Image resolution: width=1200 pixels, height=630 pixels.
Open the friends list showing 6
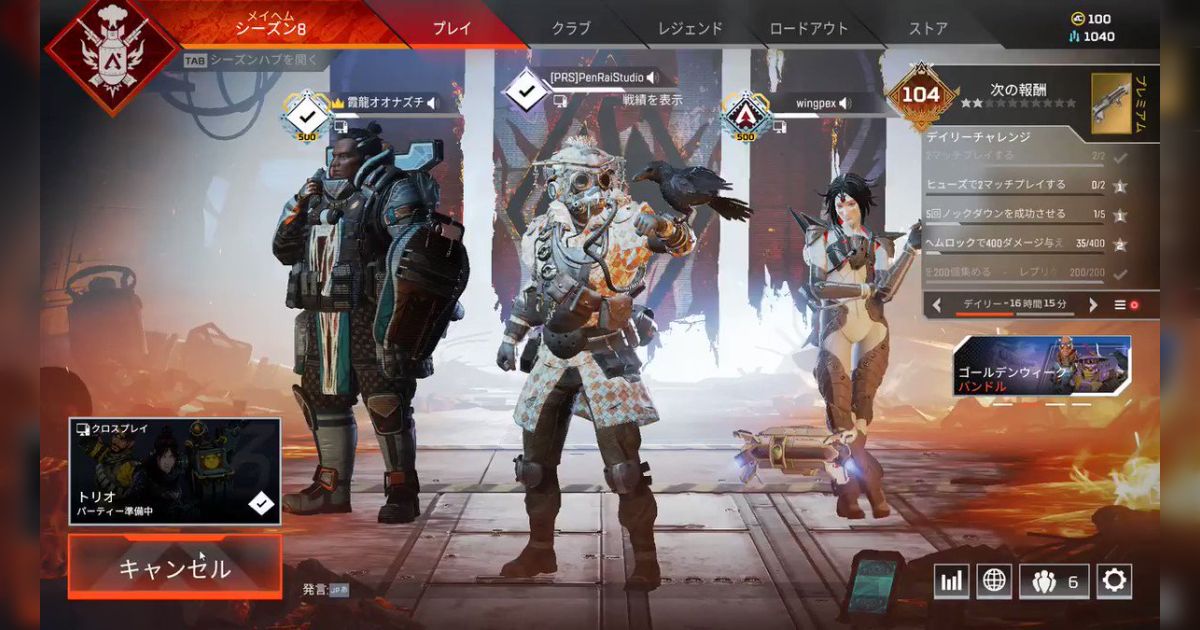[x=1054, y=580]
